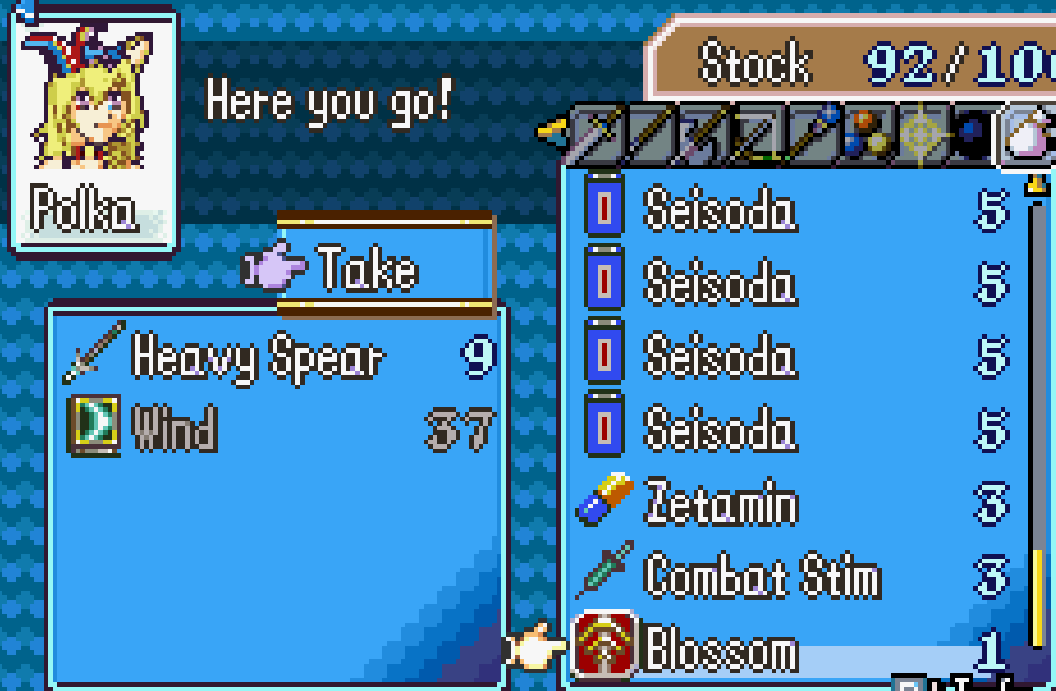Pick Combat Stim from the stock list

762,575
